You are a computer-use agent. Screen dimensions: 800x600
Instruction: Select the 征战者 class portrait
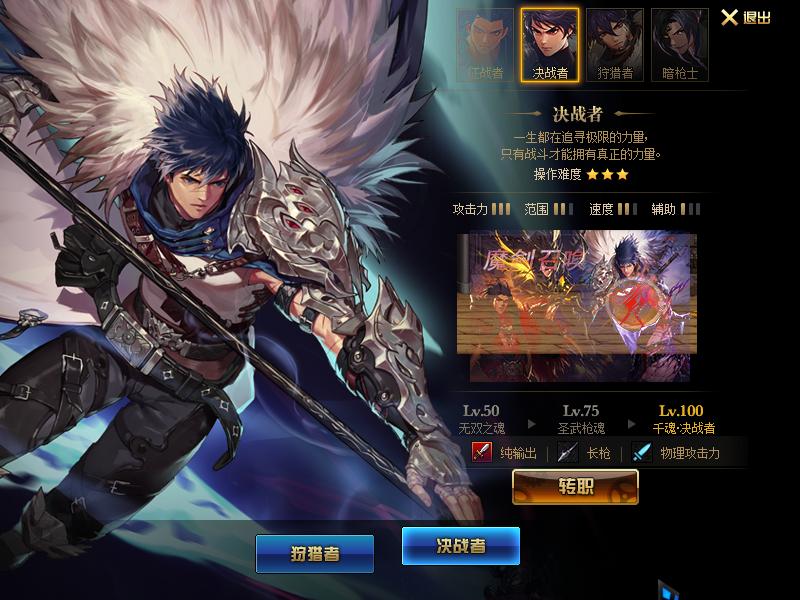(485, 45)
